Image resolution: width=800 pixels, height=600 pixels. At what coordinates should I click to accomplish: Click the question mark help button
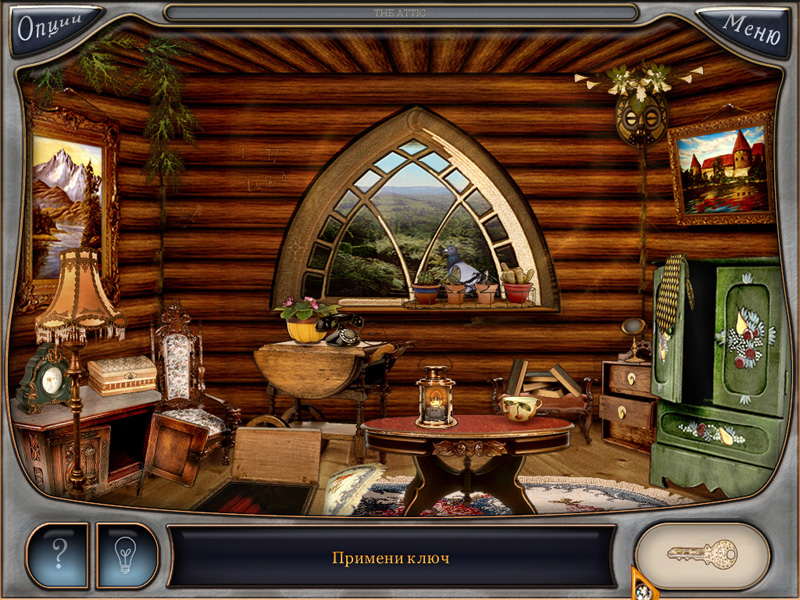coord(58,554)
